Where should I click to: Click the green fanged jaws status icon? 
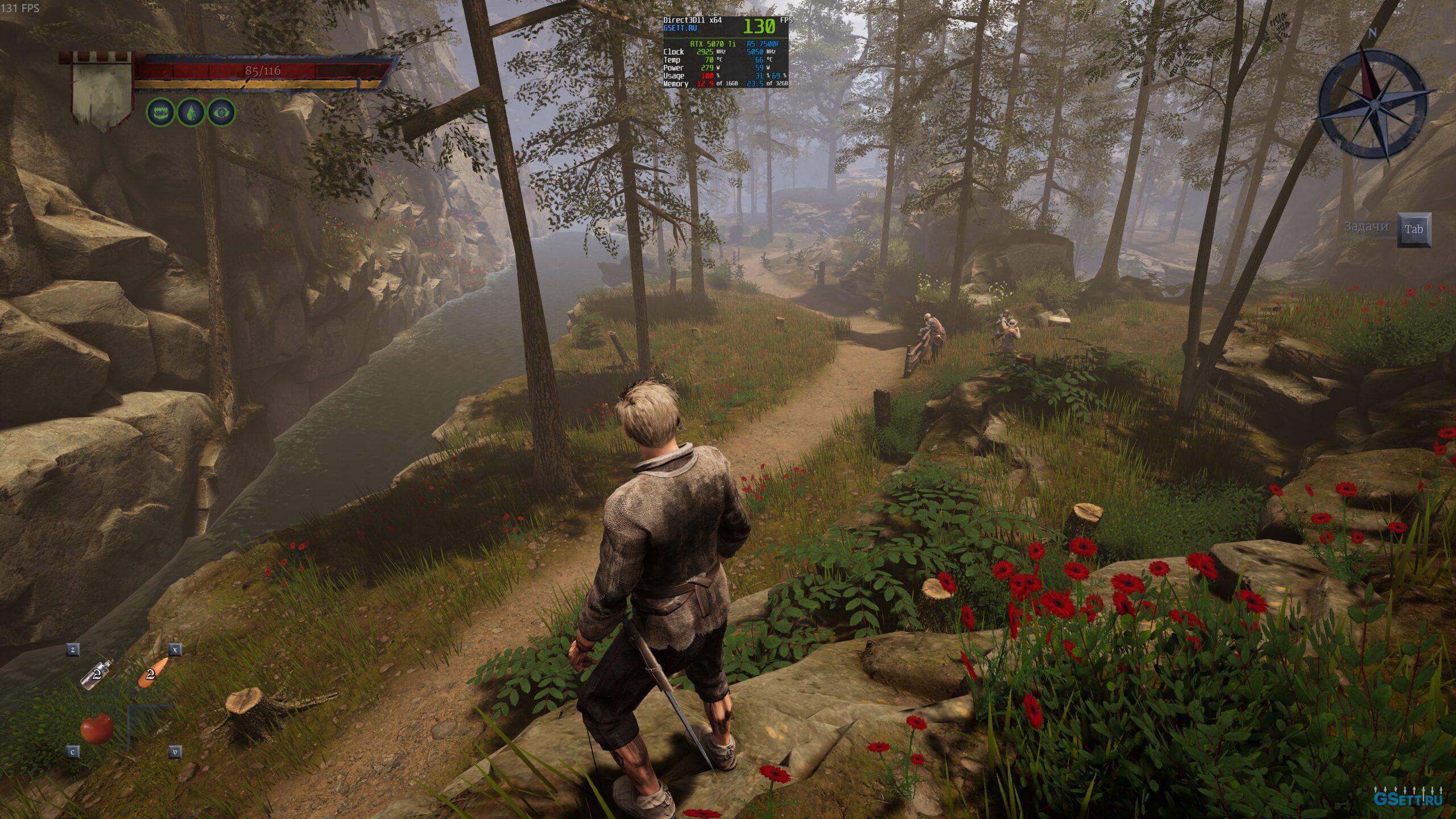pyautogui.click(x=160, y=113)
